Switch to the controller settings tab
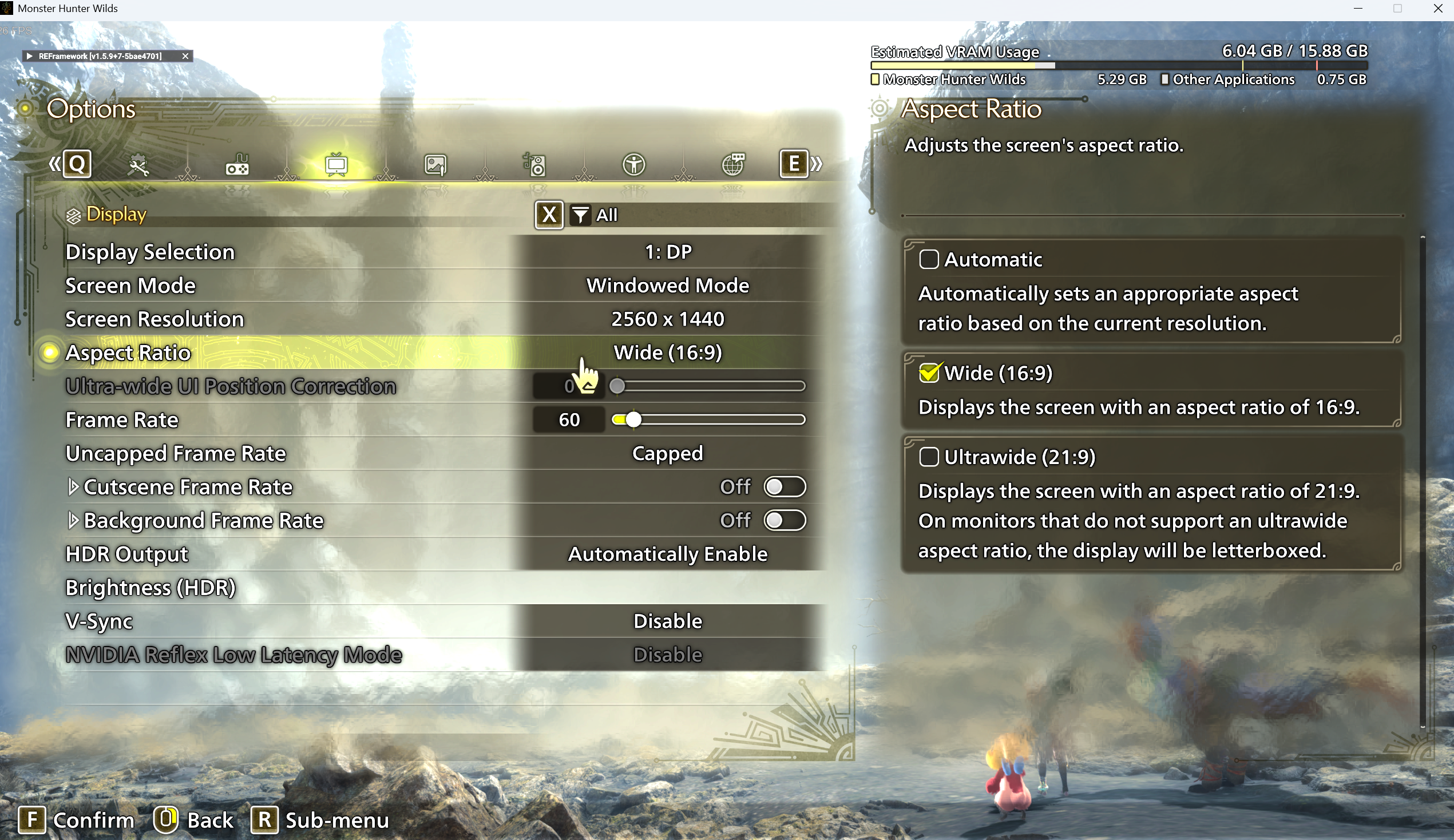 237,165
